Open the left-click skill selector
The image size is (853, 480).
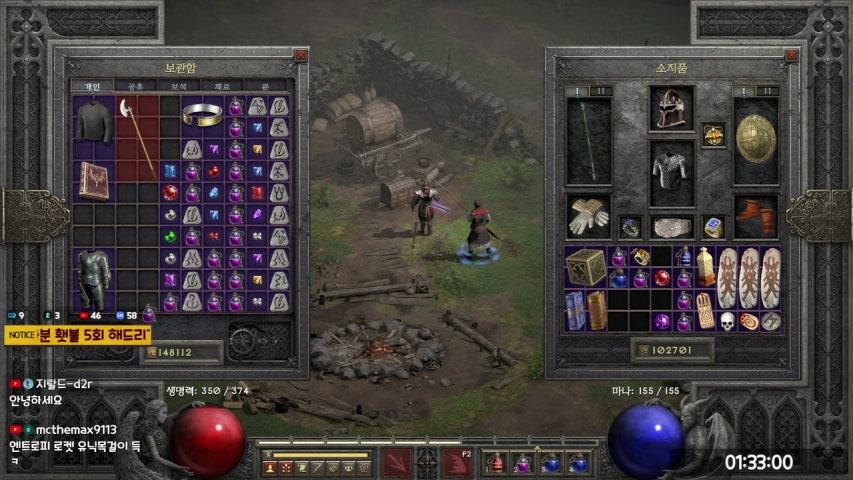tap(396, 462)
